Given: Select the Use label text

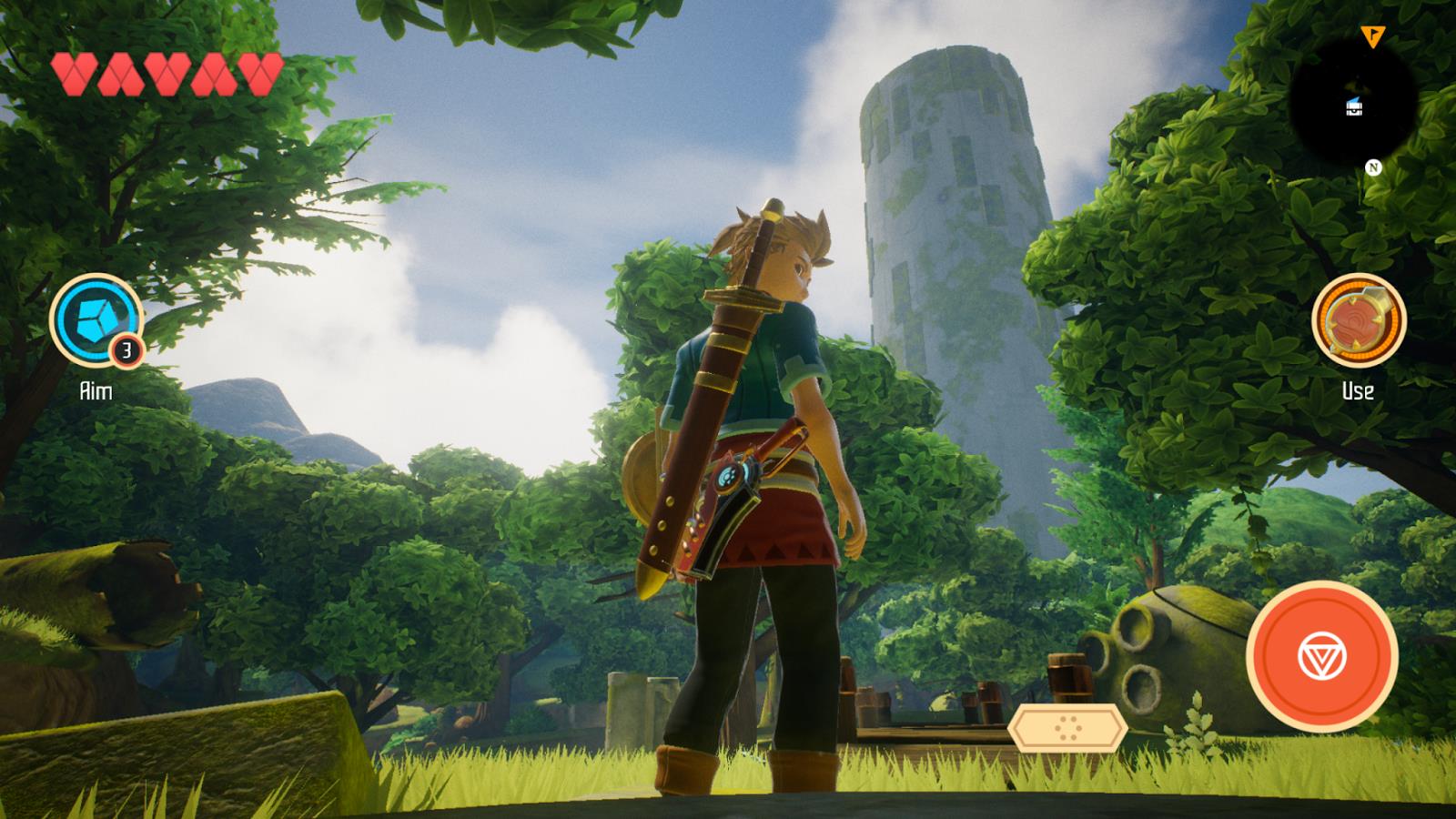Looking at the screenshot, I should click(x=1358, y=391).
